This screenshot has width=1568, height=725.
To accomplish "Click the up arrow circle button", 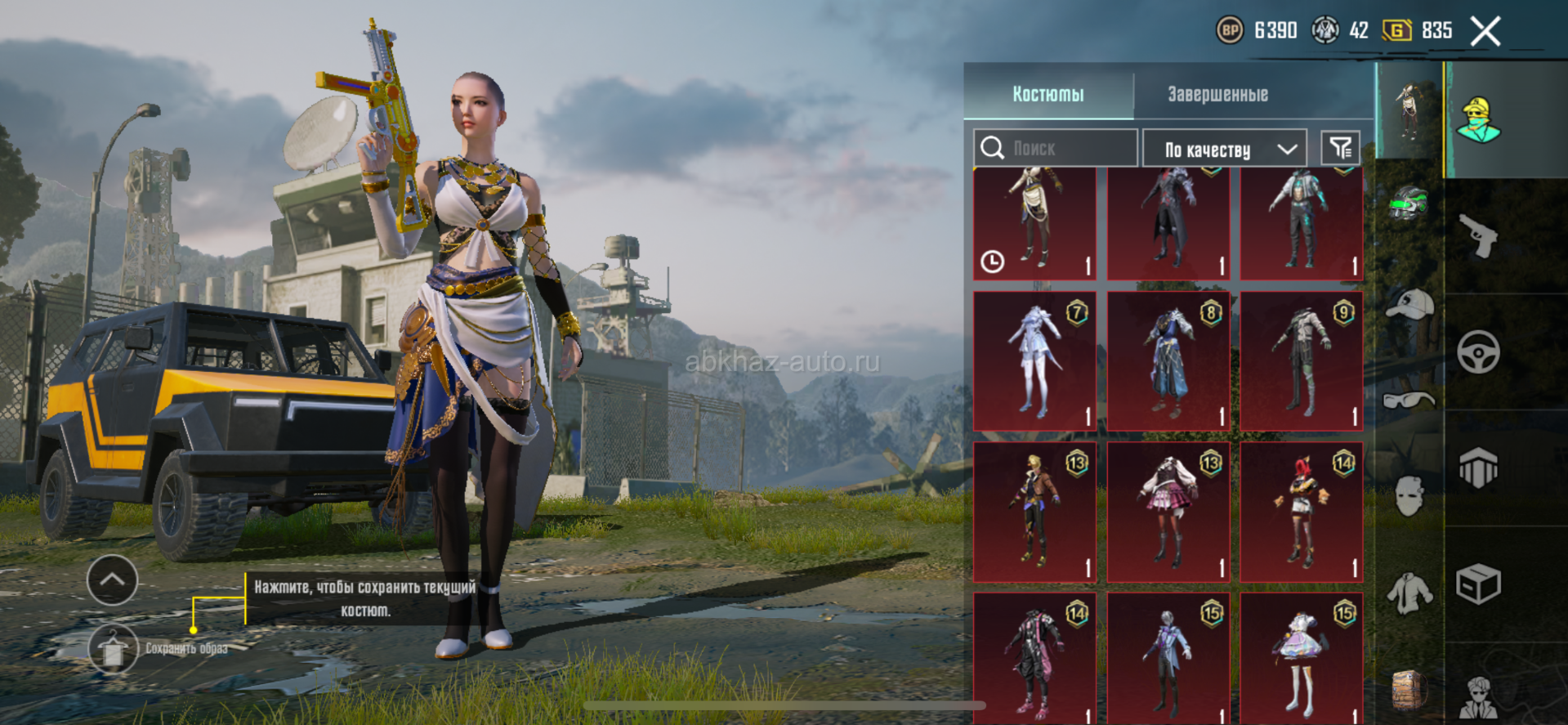I will [x=112, y=580].
